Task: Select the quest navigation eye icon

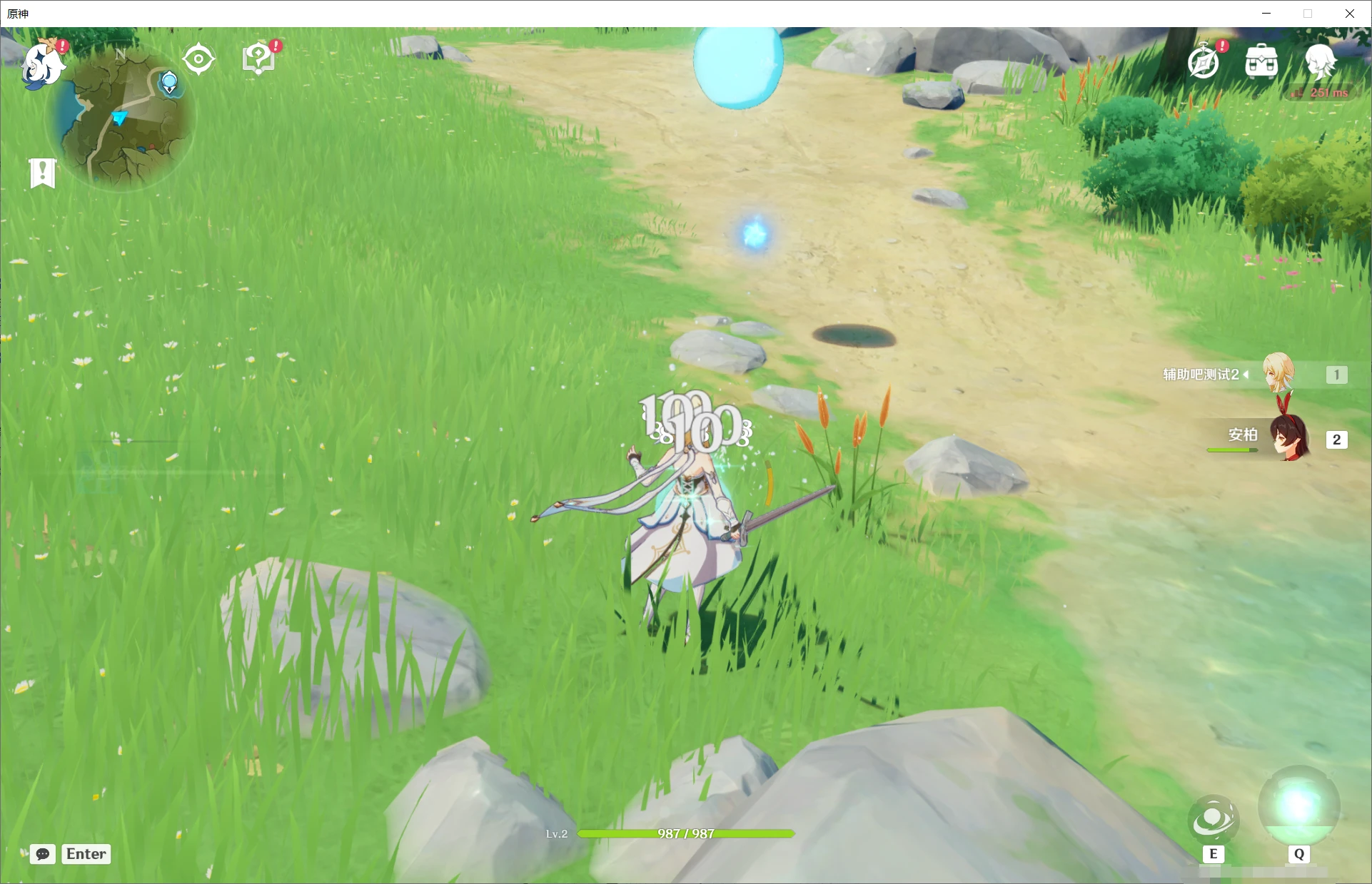Action: 198,58
